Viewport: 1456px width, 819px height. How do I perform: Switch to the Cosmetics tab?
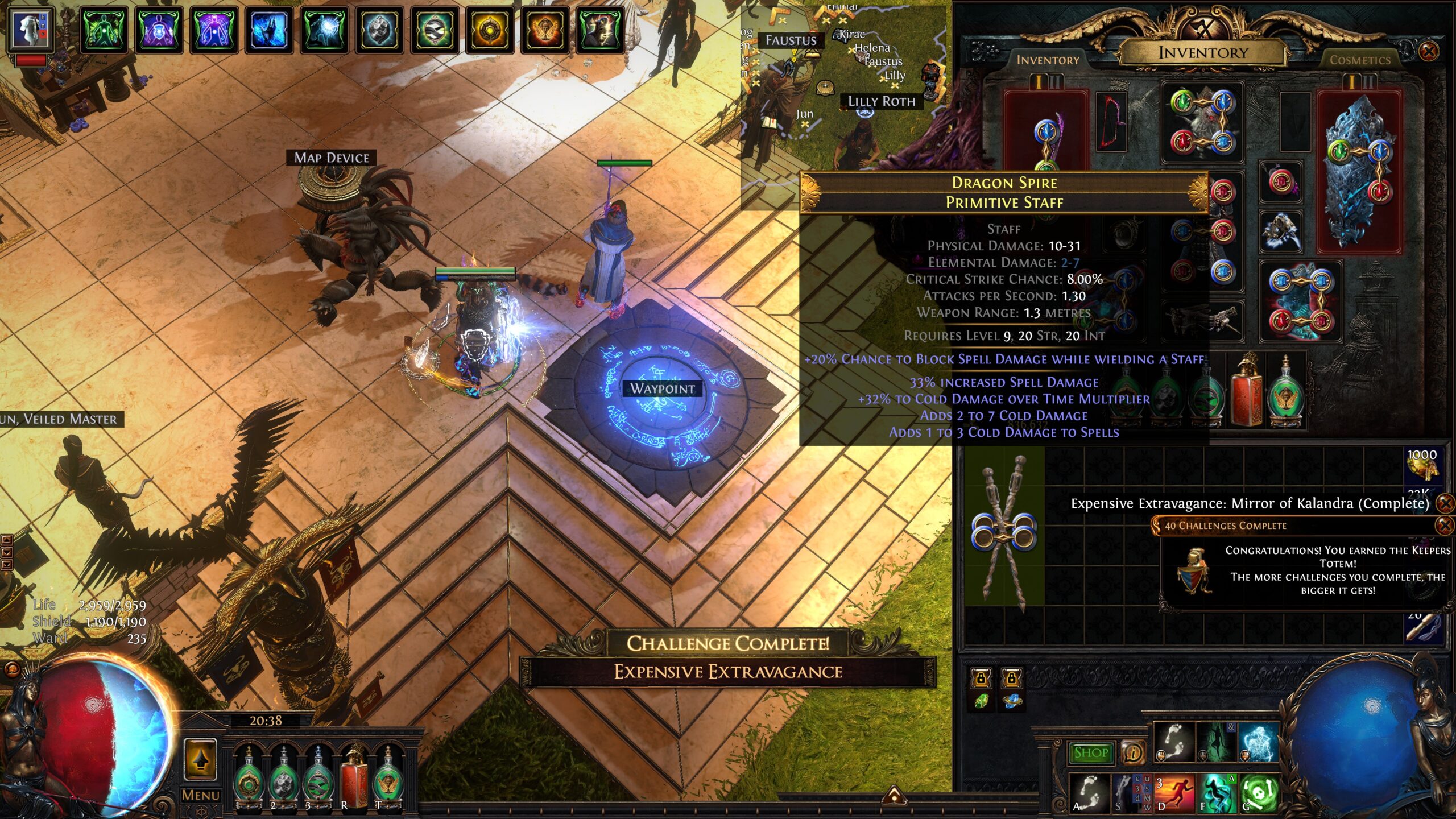point(1359,60)
